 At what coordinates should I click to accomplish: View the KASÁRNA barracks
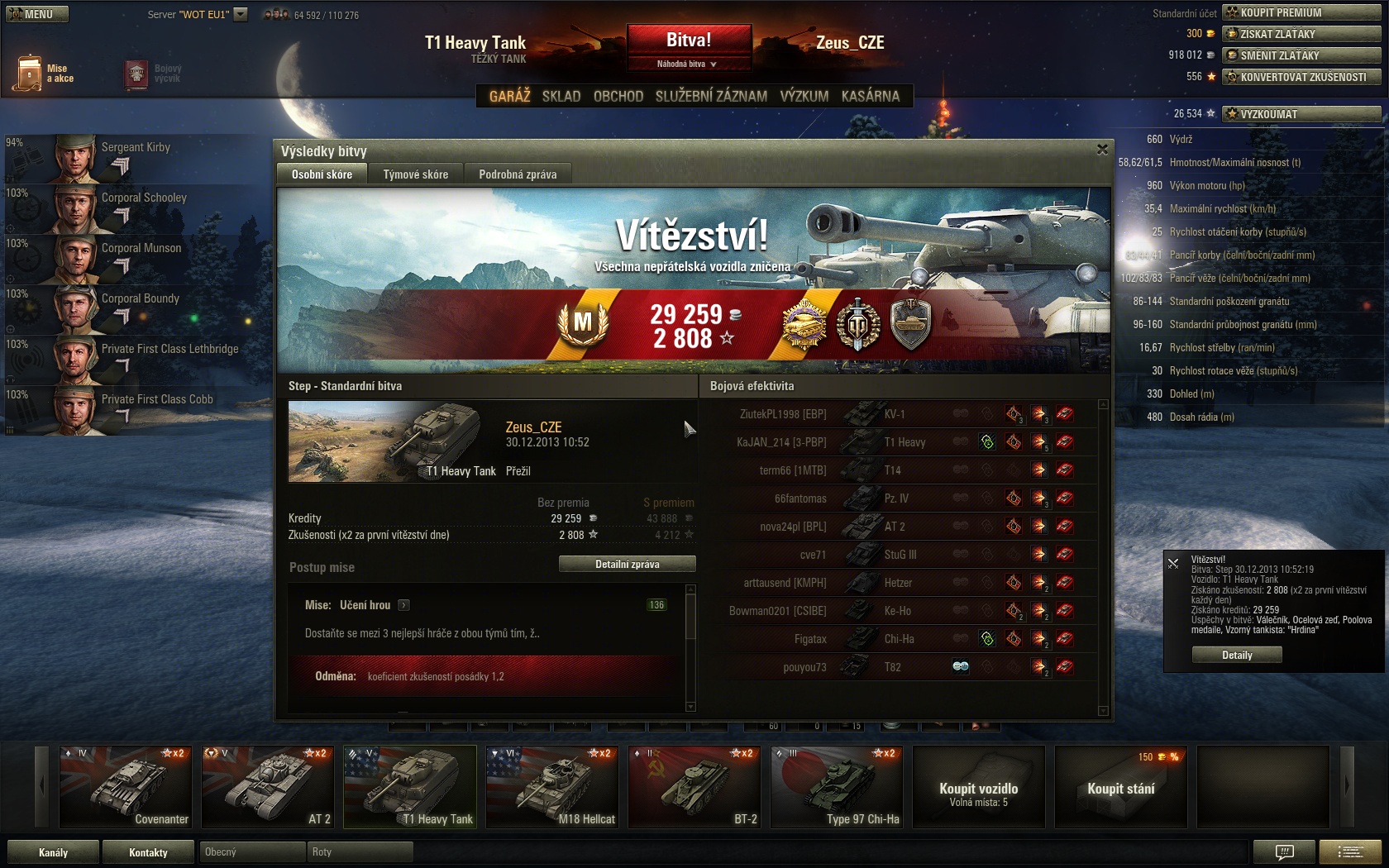[x=870, y=96]
